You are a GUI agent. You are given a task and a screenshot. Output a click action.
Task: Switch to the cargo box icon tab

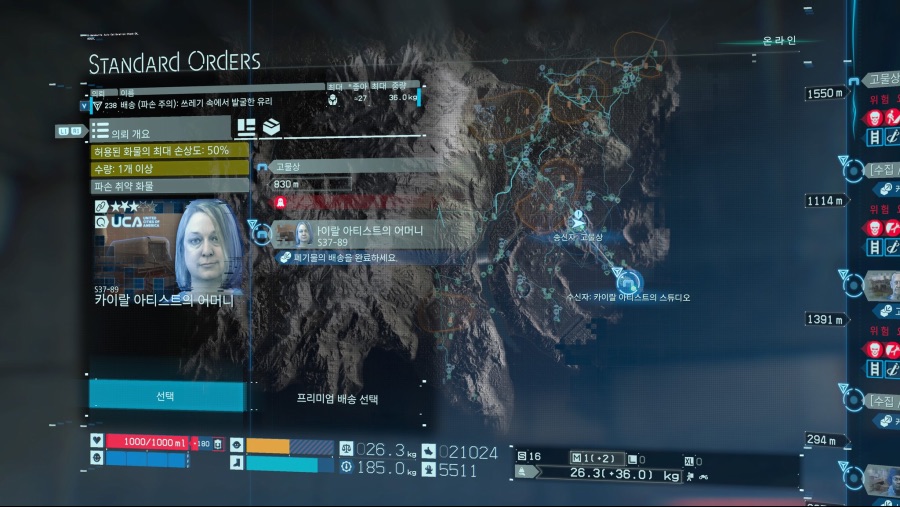click(270, 128)
